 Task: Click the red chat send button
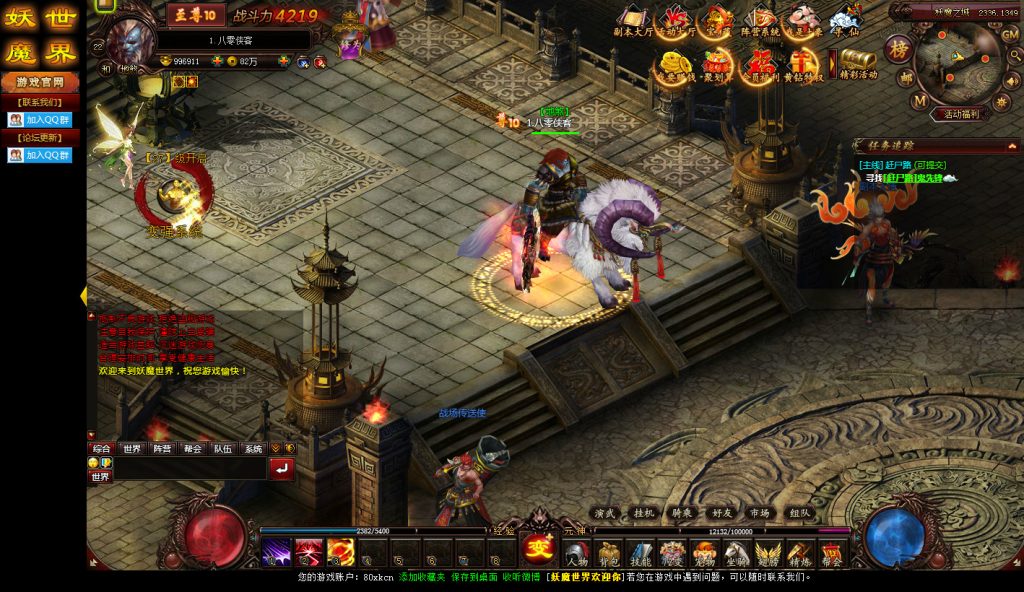[282, 468]
